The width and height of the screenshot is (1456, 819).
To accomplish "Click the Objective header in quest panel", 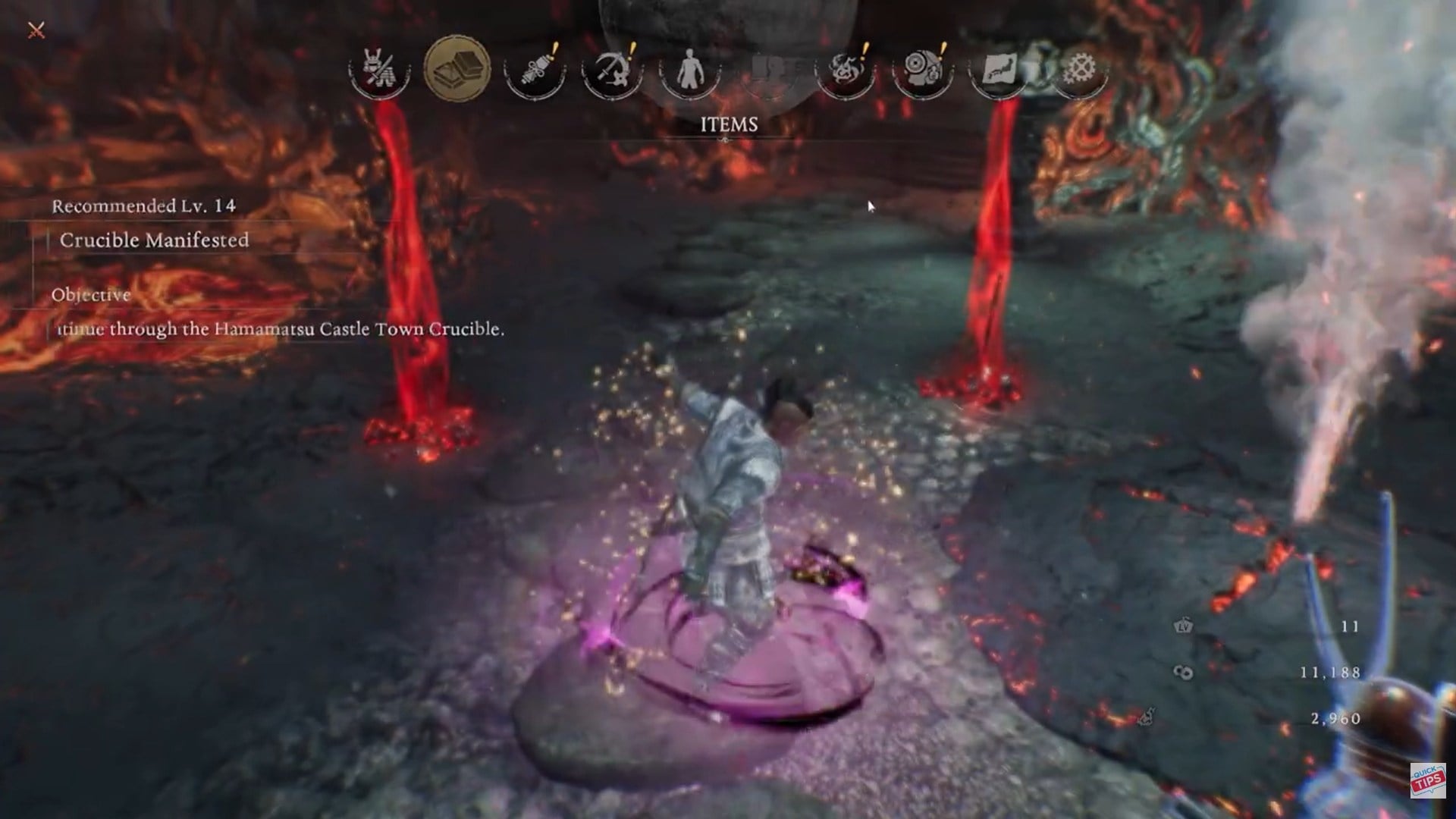I will 91,296.
